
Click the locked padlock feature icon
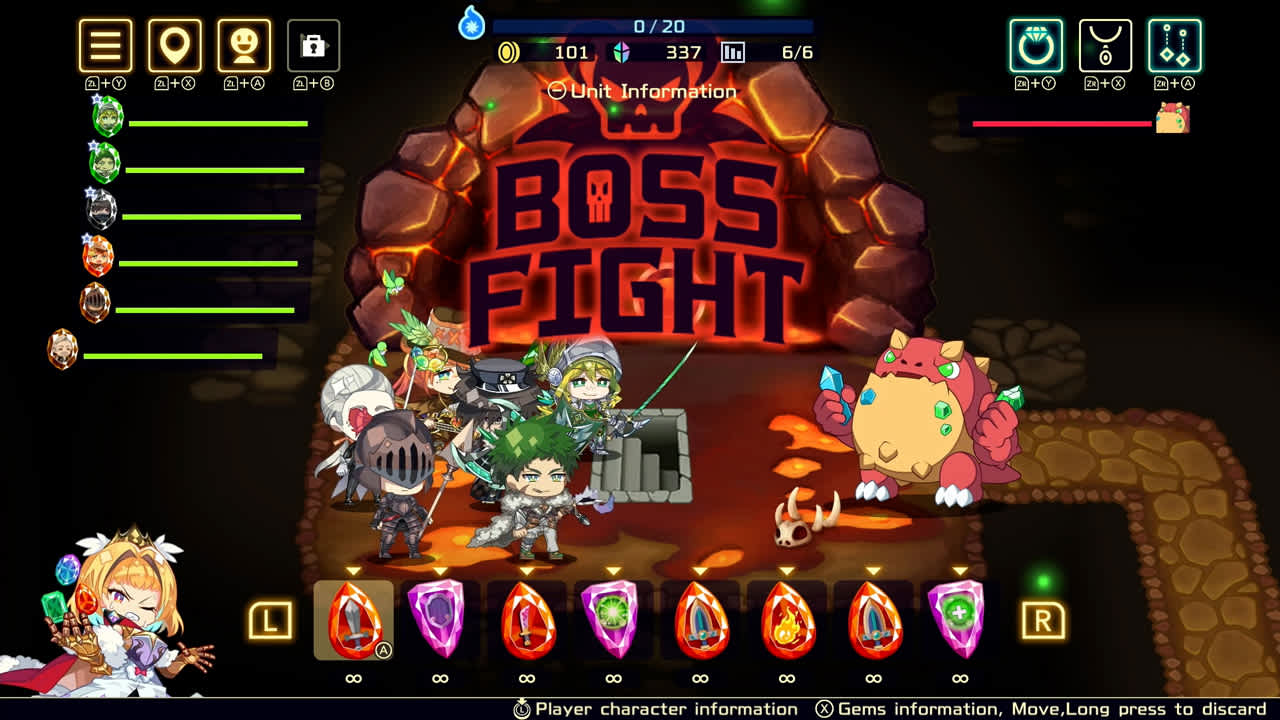314,46
